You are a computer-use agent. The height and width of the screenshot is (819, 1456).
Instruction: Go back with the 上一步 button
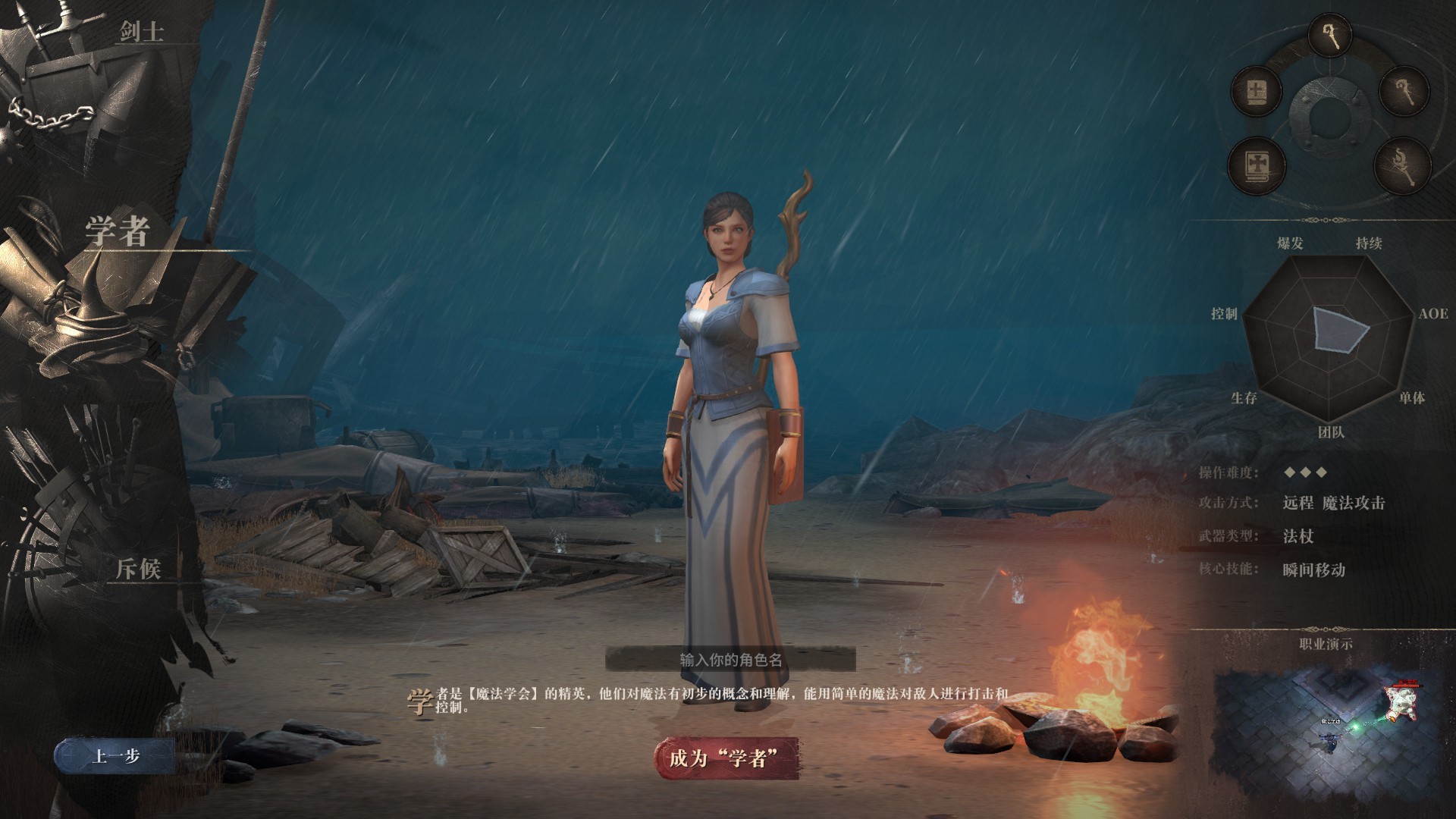[x=115, y=756]
